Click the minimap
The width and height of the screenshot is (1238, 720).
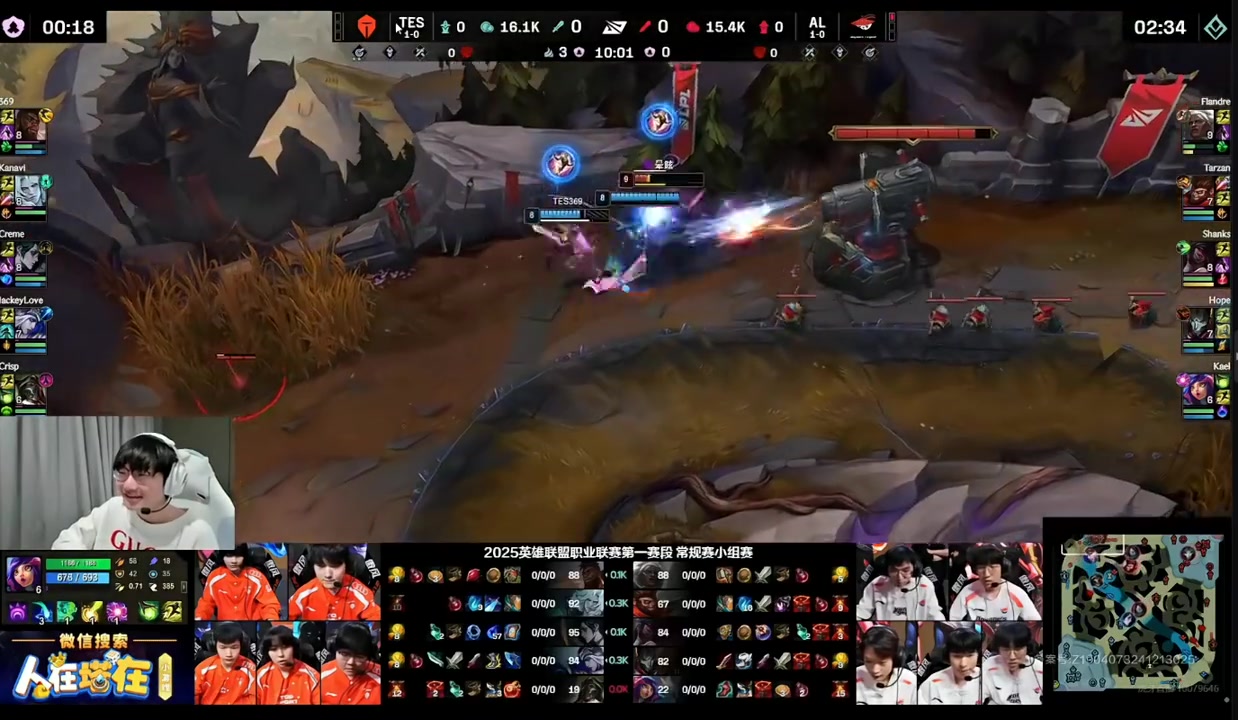click(x=1139, y=610)
